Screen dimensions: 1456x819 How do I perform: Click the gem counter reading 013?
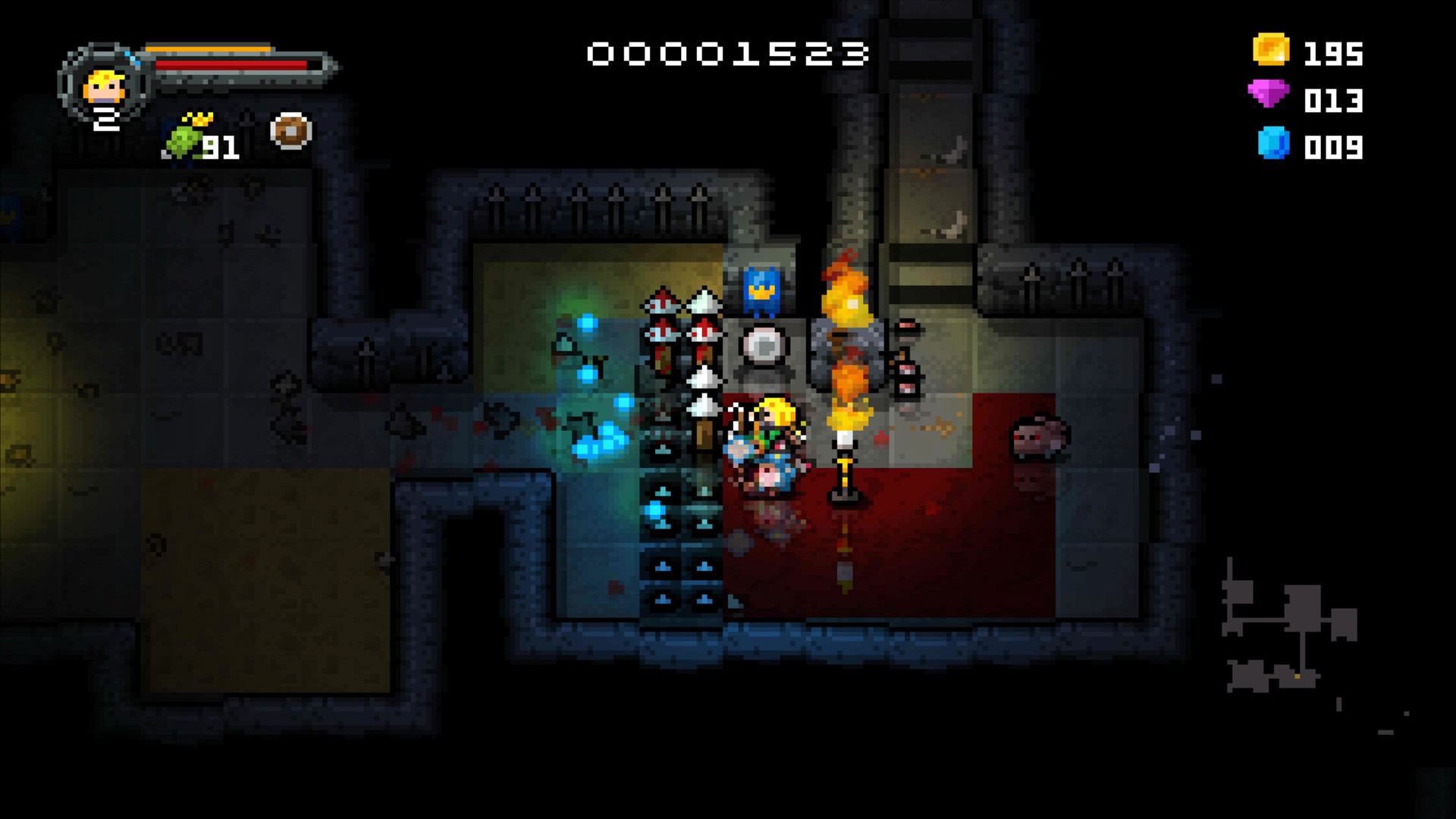[x=1332, y=99]
